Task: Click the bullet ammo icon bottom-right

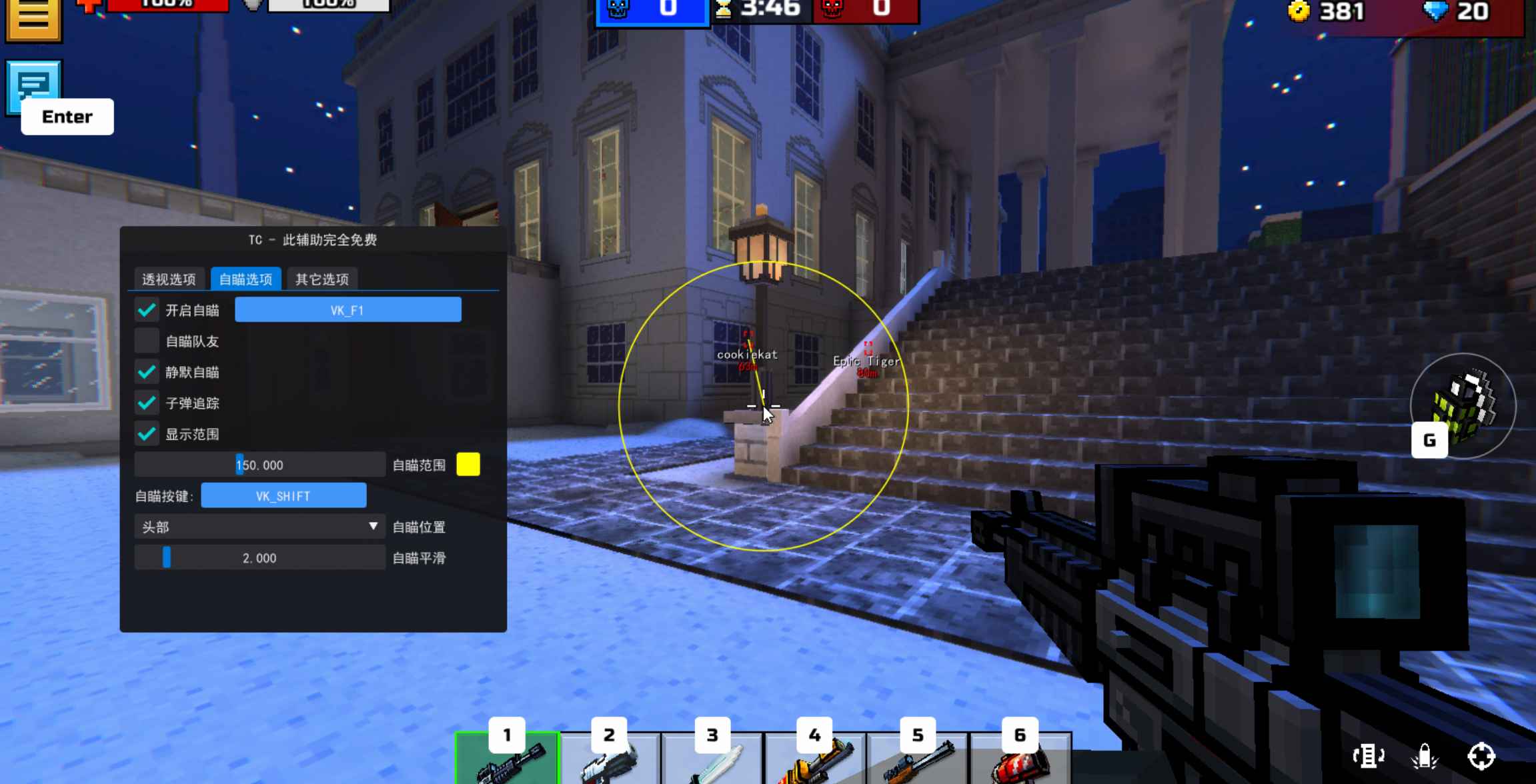Action: pyautogui.click(x=1426, y=757)
